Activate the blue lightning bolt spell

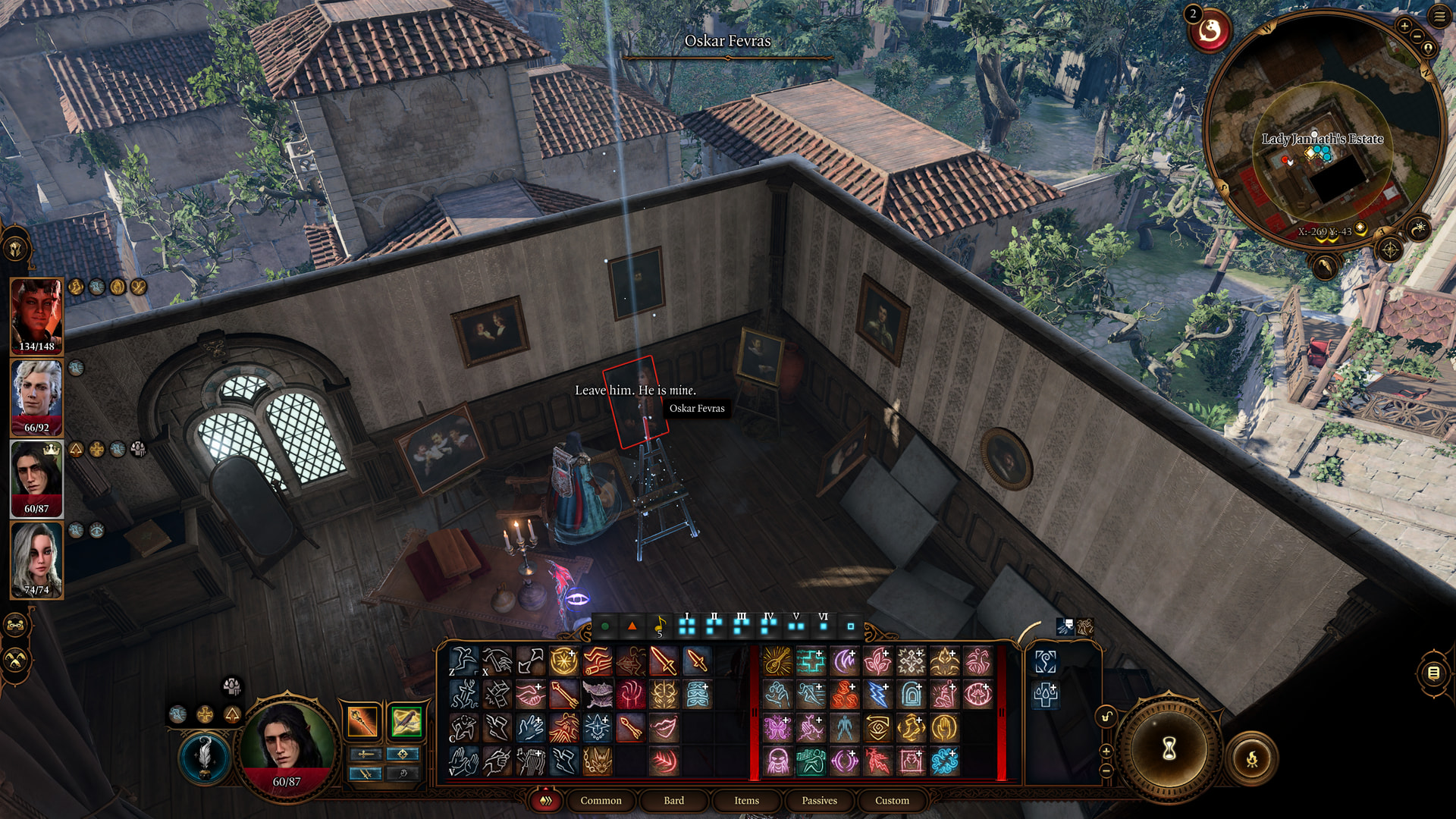[877, 695]
